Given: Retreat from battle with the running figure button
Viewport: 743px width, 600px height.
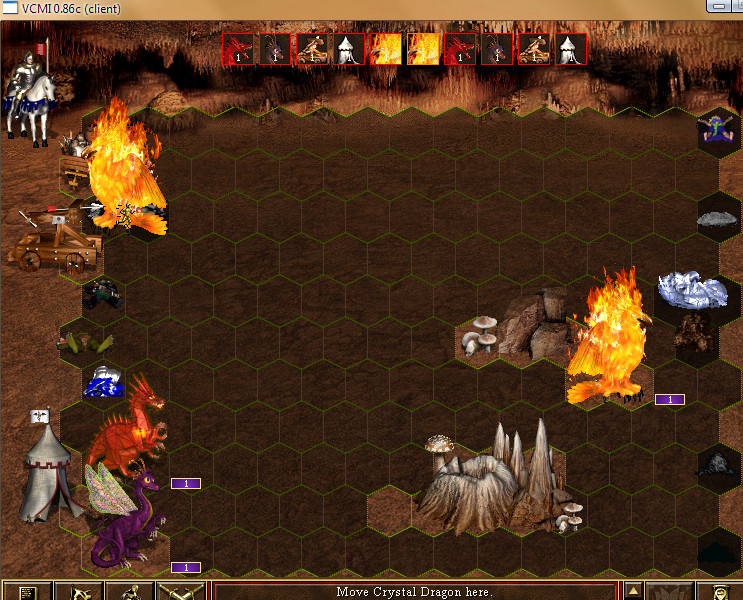Looking at the screenshot, I should (129, 592).
